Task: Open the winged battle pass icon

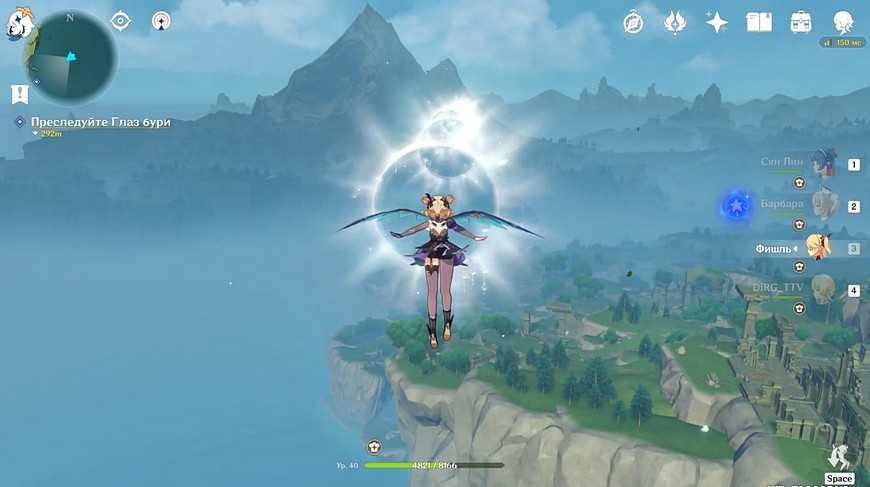Action: click(675, 22)
